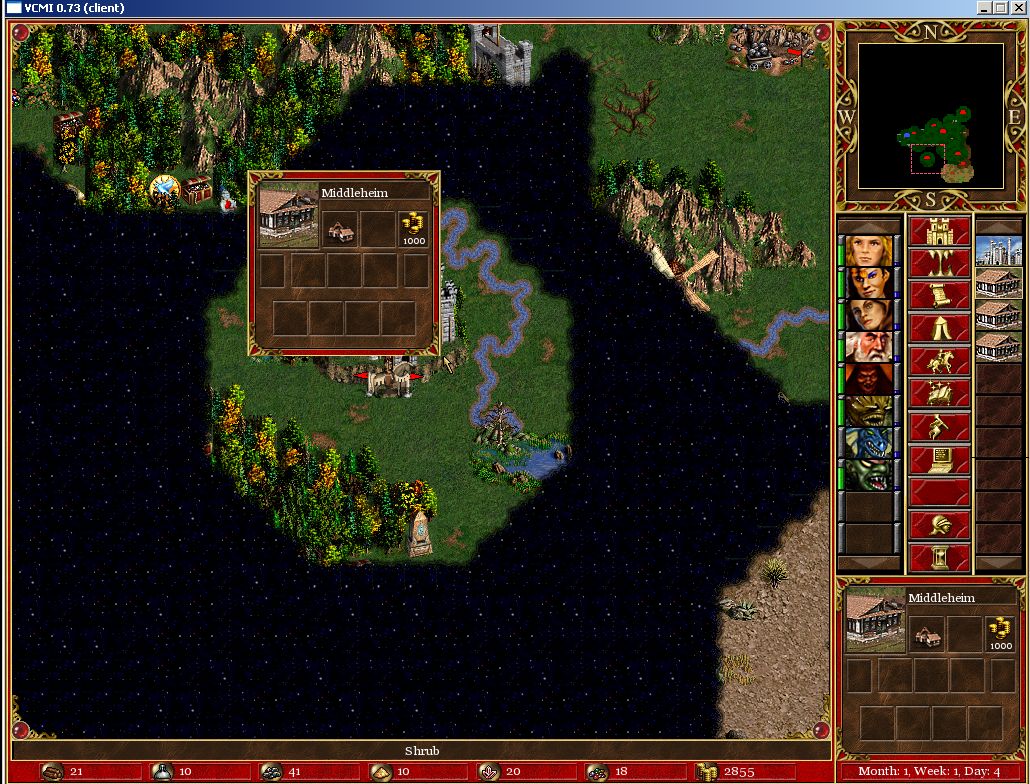Click the minimap to move the view

(x=930, y=115)
